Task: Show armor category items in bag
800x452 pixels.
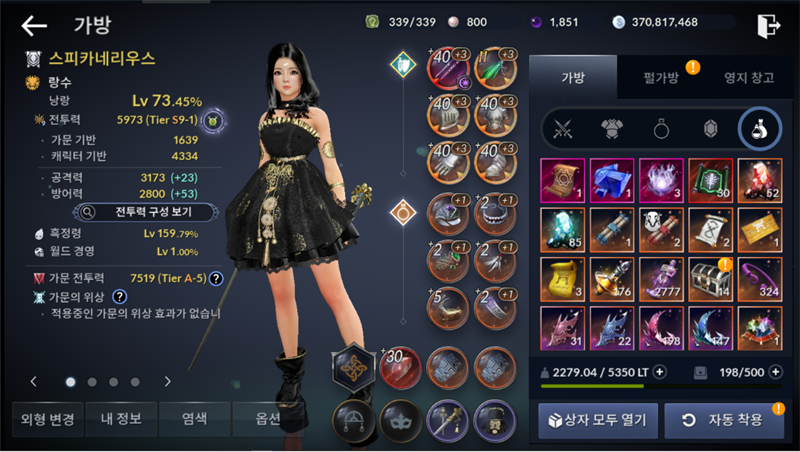Action: (612, 128)
